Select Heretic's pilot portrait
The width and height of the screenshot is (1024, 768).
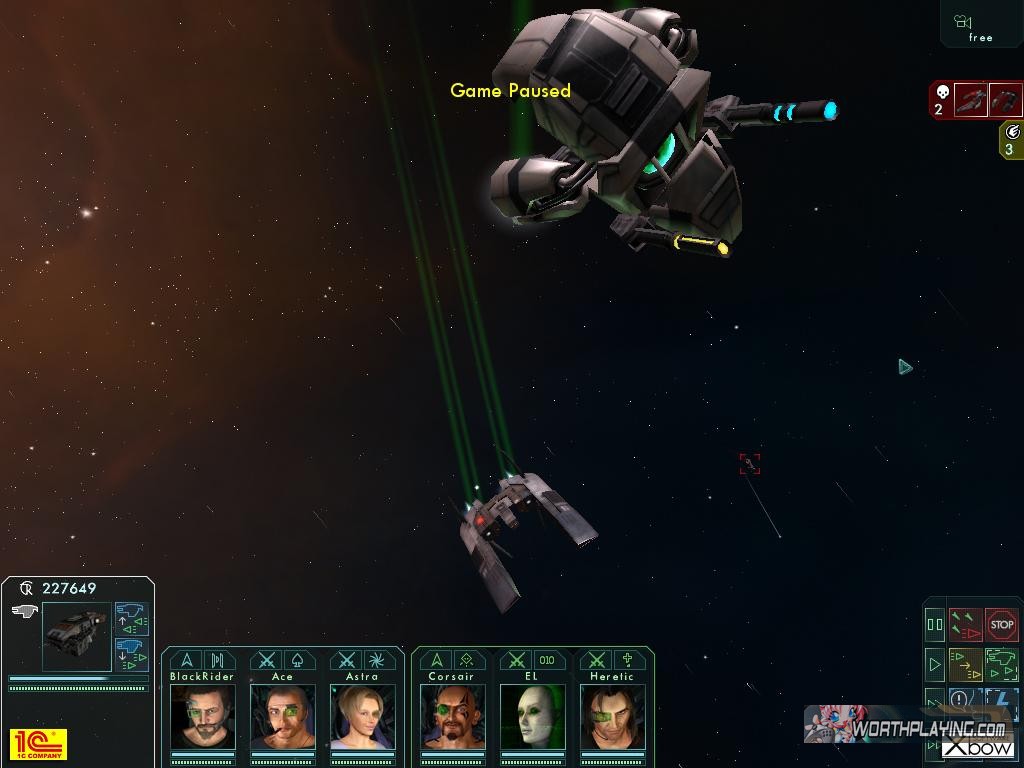pos(612,716)
